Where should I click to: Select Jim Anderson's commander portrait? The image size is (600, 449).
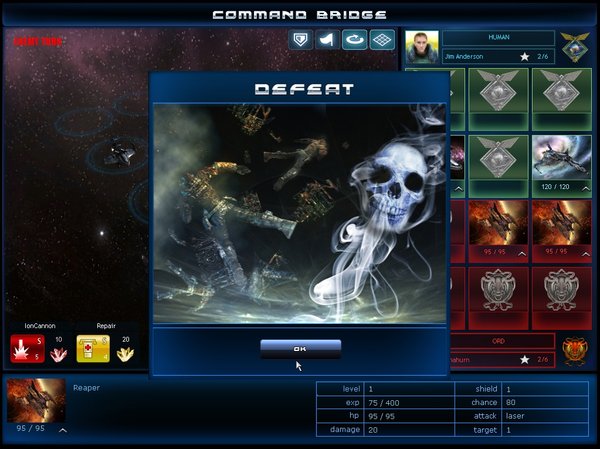[x=422, y=47]
